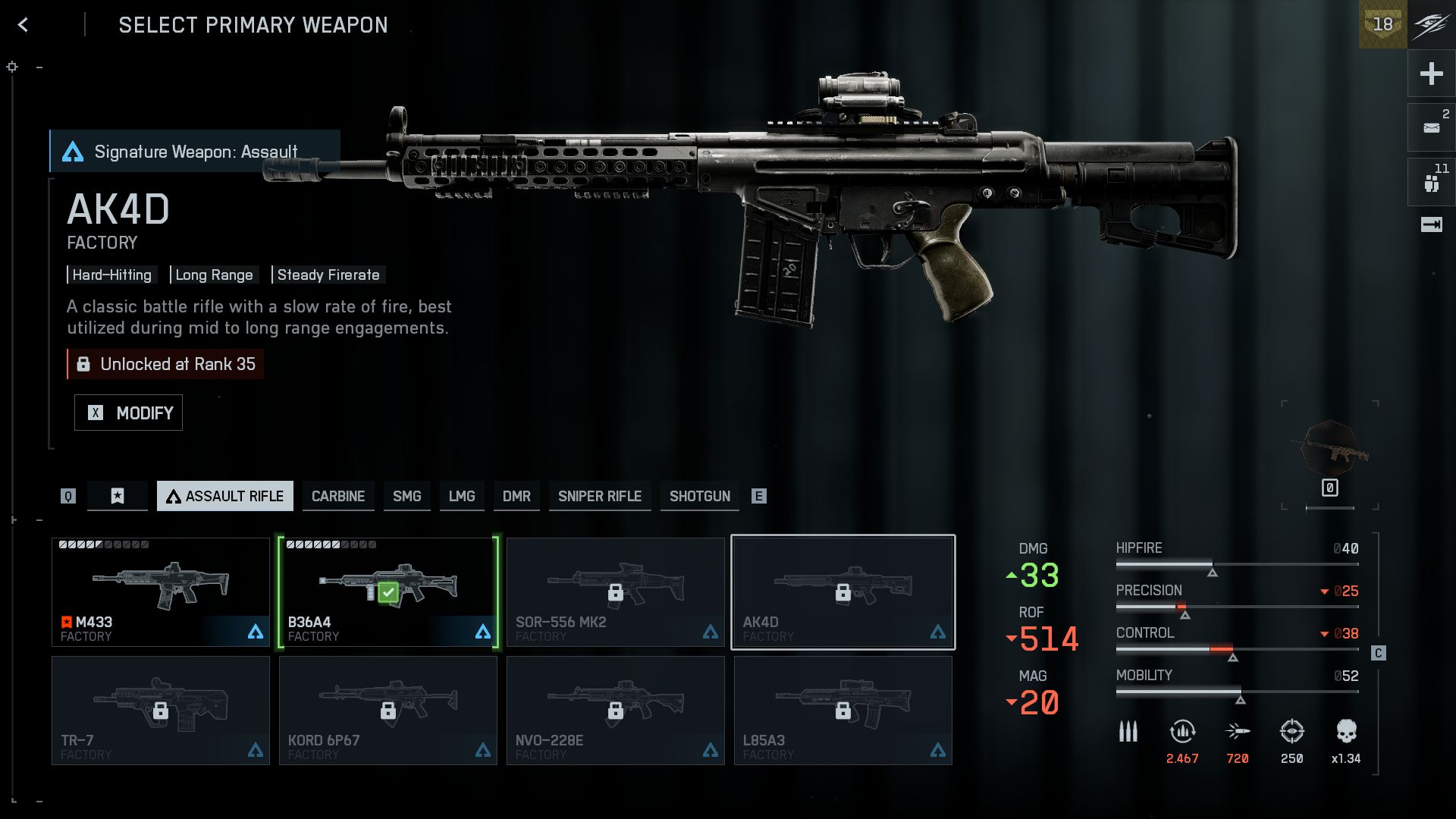Go back using the top-left arrow
1456x819 pixels.
pos(24,25)
